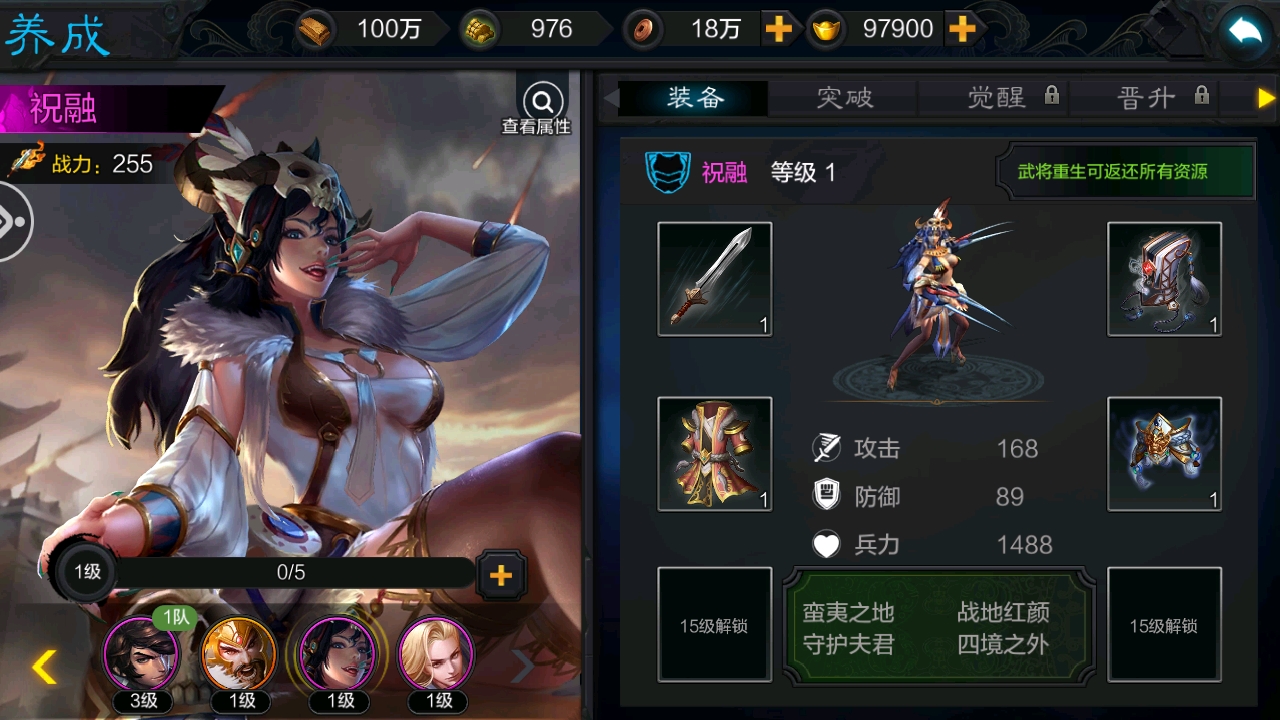Add hero experience with the plus button
The image size is (1280, 720).
point(501,574)
